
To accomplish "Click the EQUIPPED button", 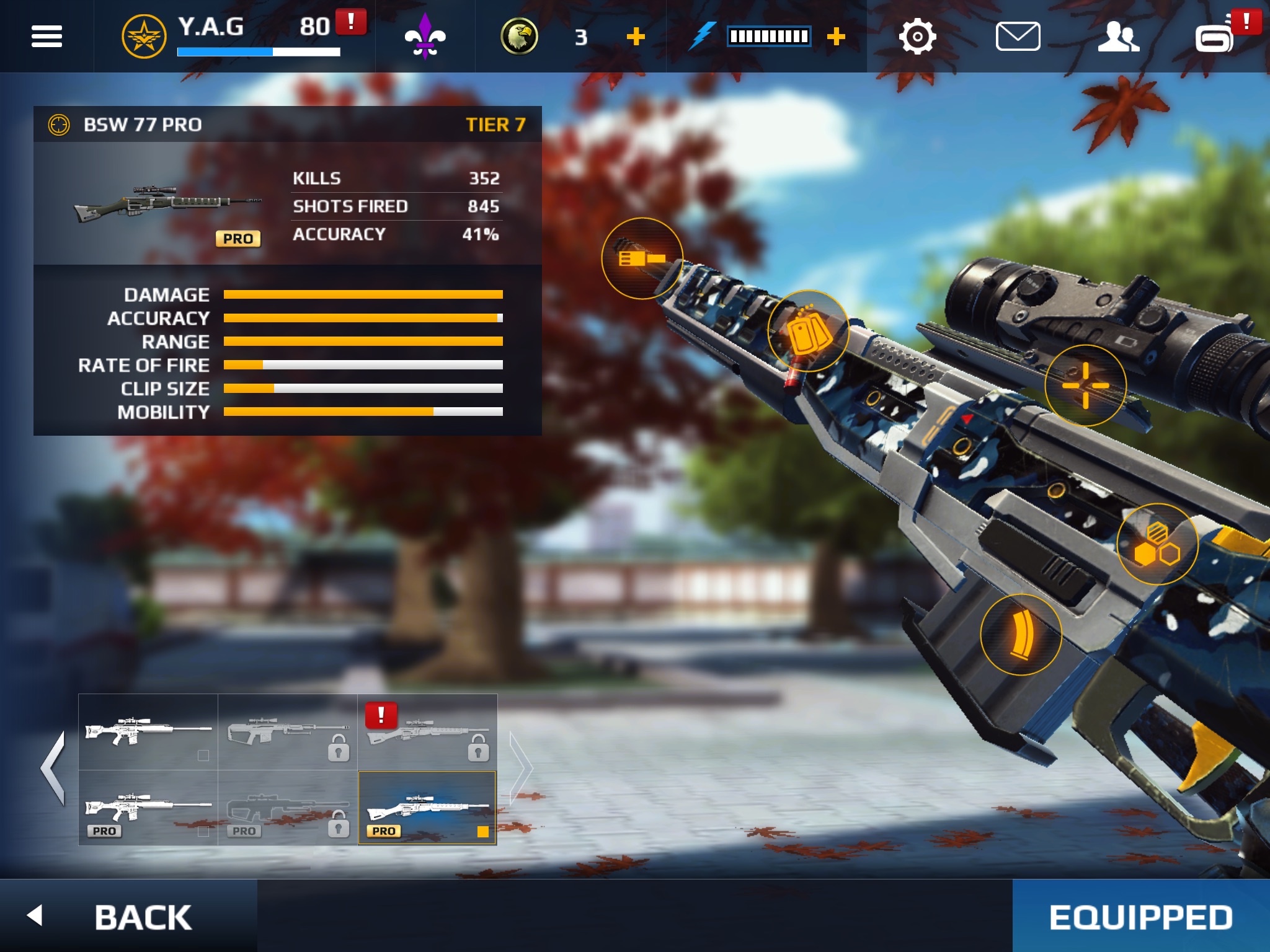I will 1140,916.
